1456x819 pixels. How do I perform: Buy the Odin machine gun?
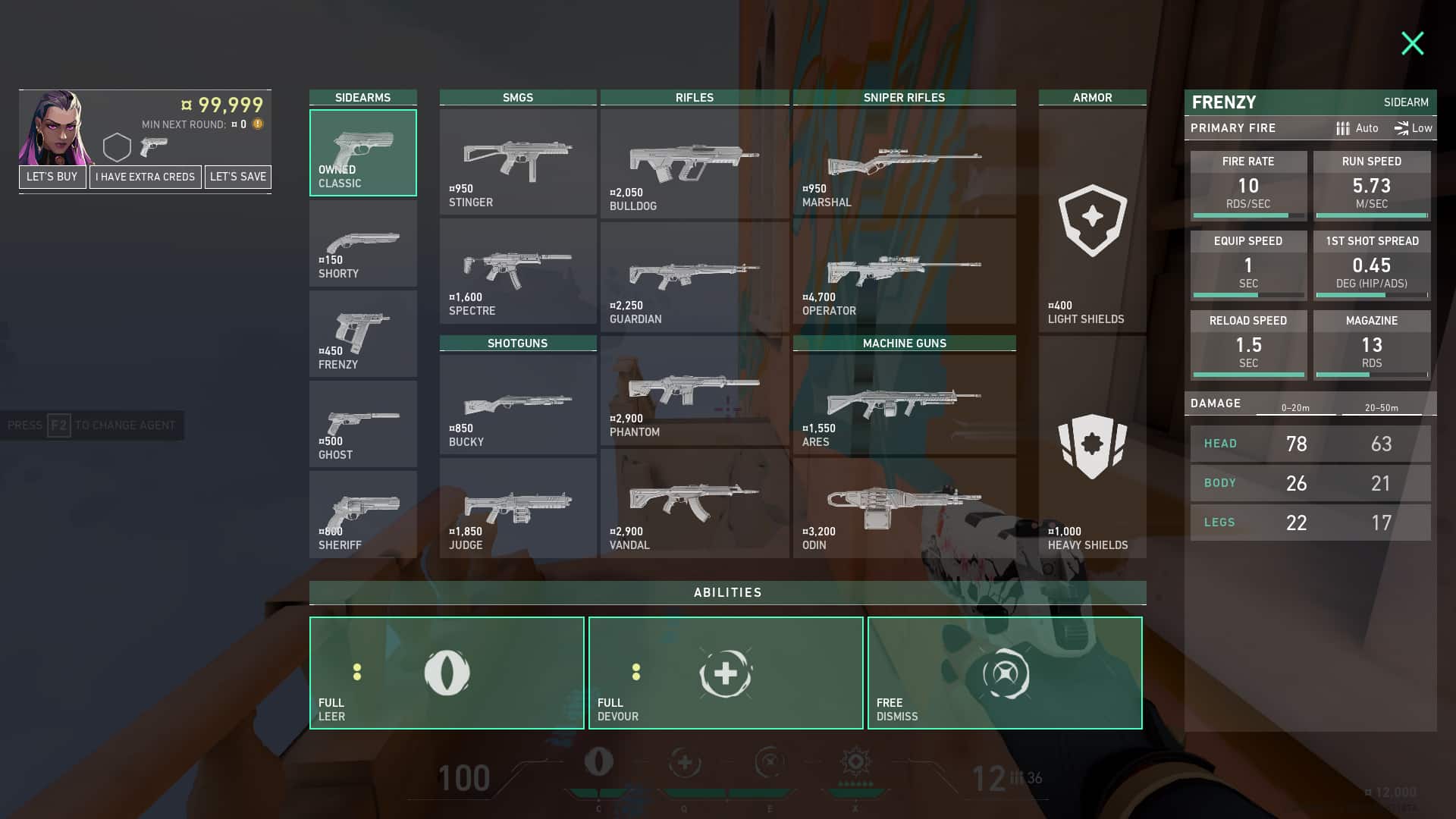(904, 508)
